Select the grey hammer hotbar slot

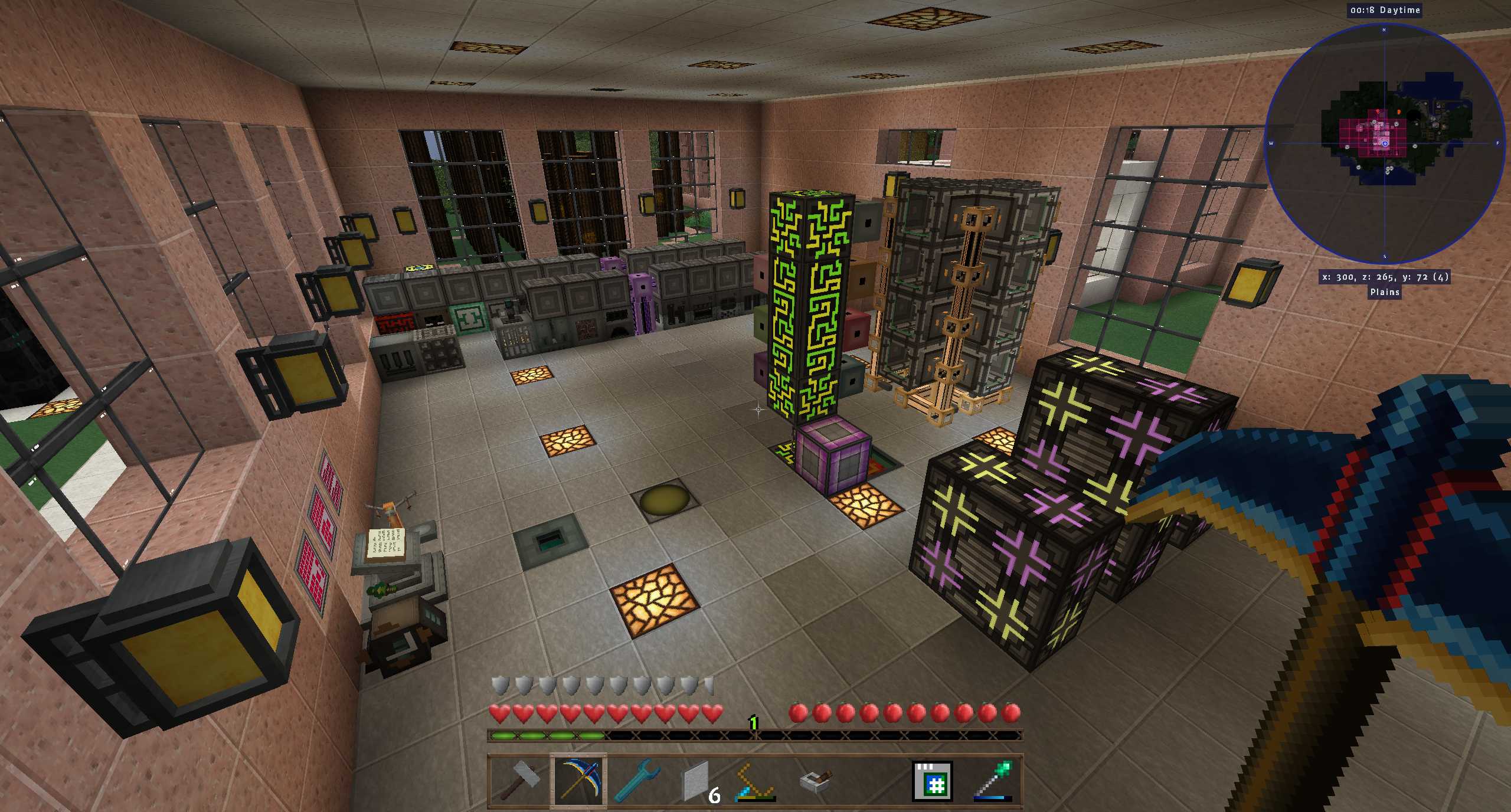(x=519, y=781)
